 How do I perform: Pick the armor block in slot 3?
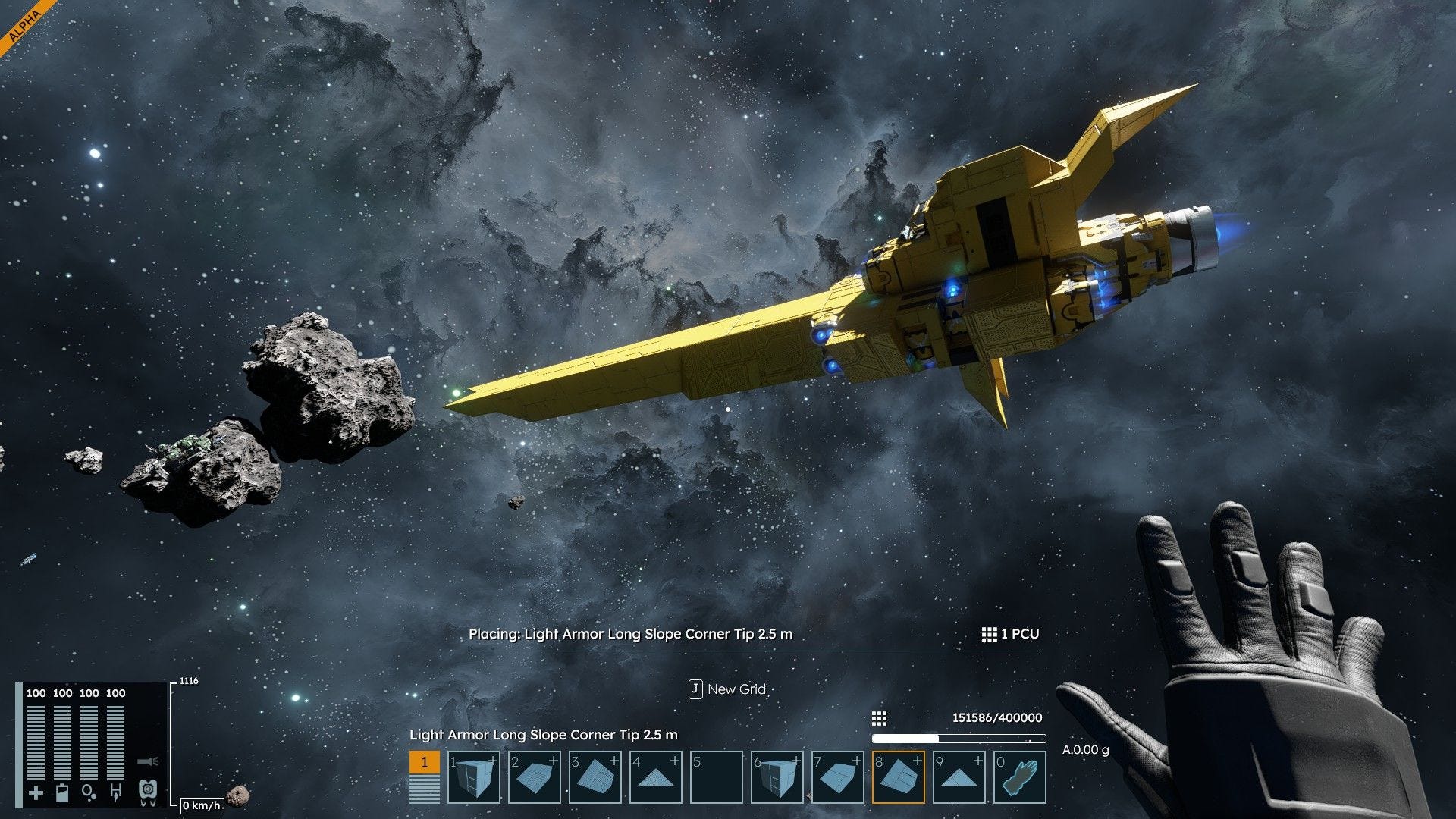[x=595, y=777]
